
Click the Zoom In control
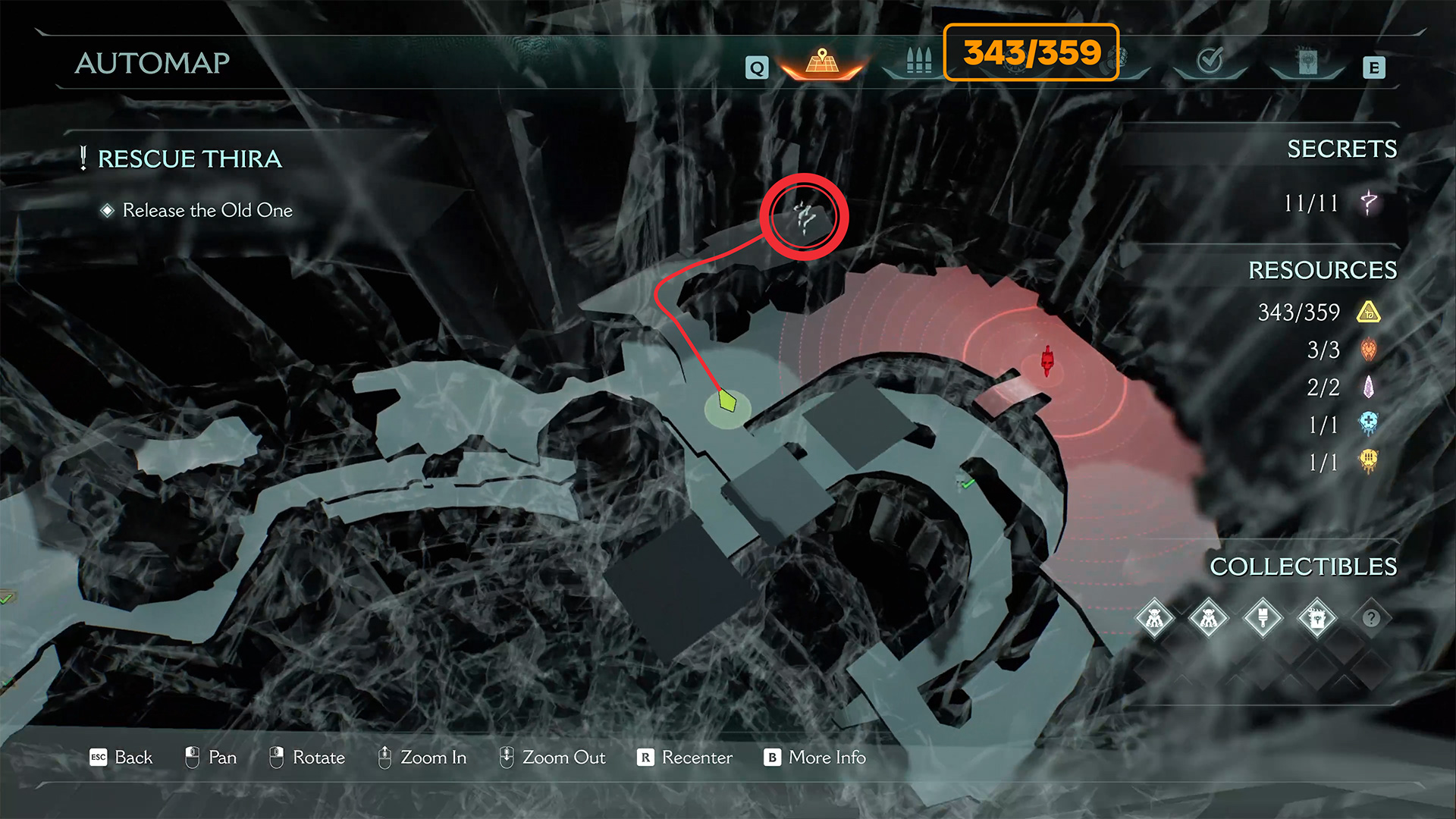point(422,758)
